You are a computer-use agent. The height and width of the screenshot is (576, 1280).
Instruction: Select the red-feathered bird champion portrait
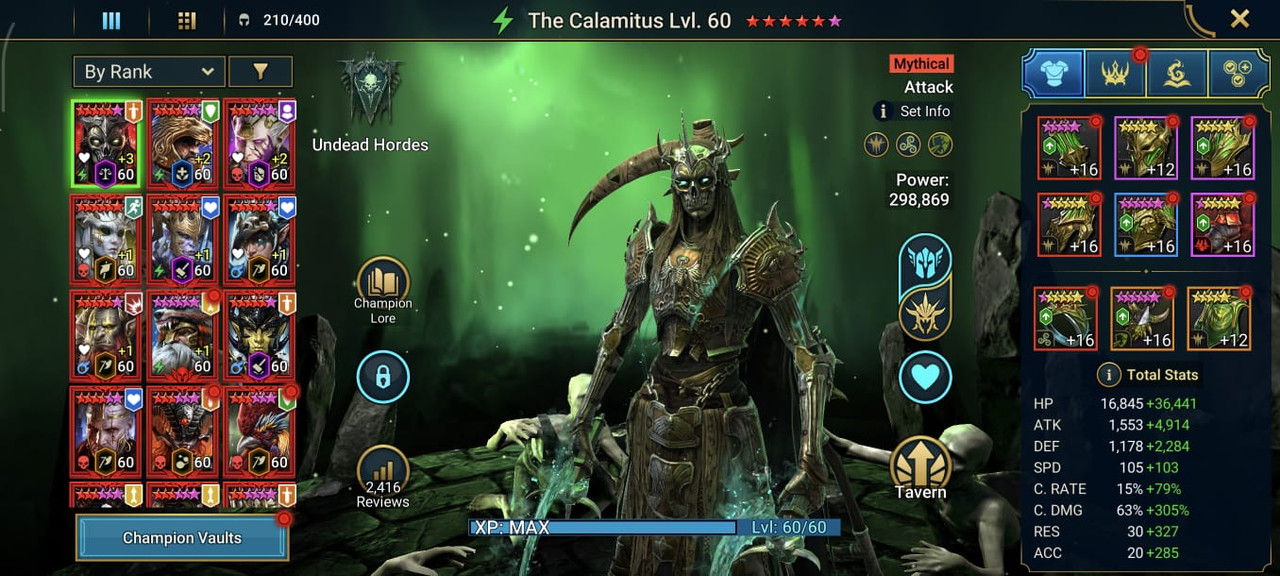click(259, 432)
